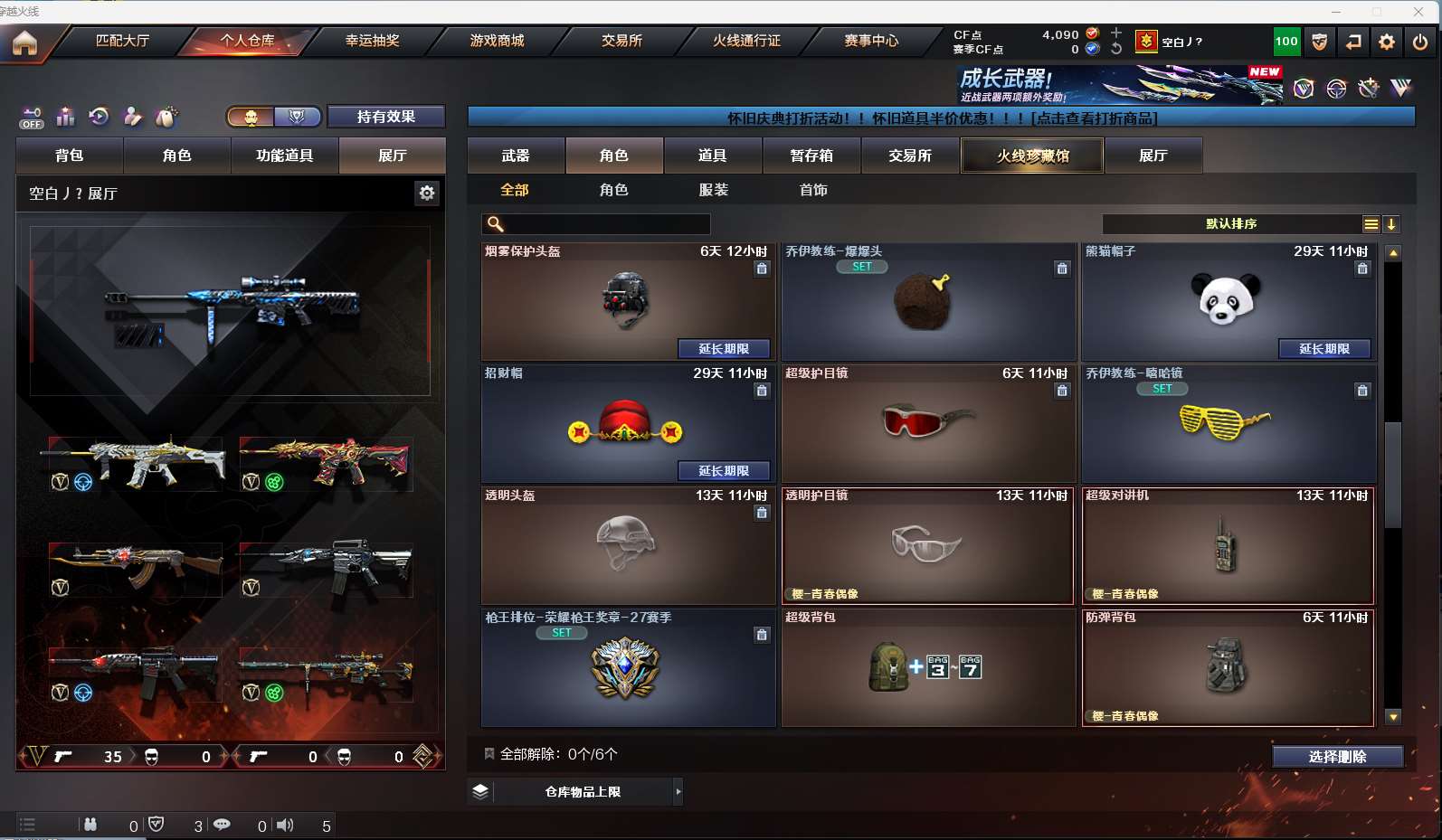Switch to the 背包 backpack tab
Image resolution: width=1442 pixels, height=840 pixels.
pyautogui.click(x=69, y=156)
